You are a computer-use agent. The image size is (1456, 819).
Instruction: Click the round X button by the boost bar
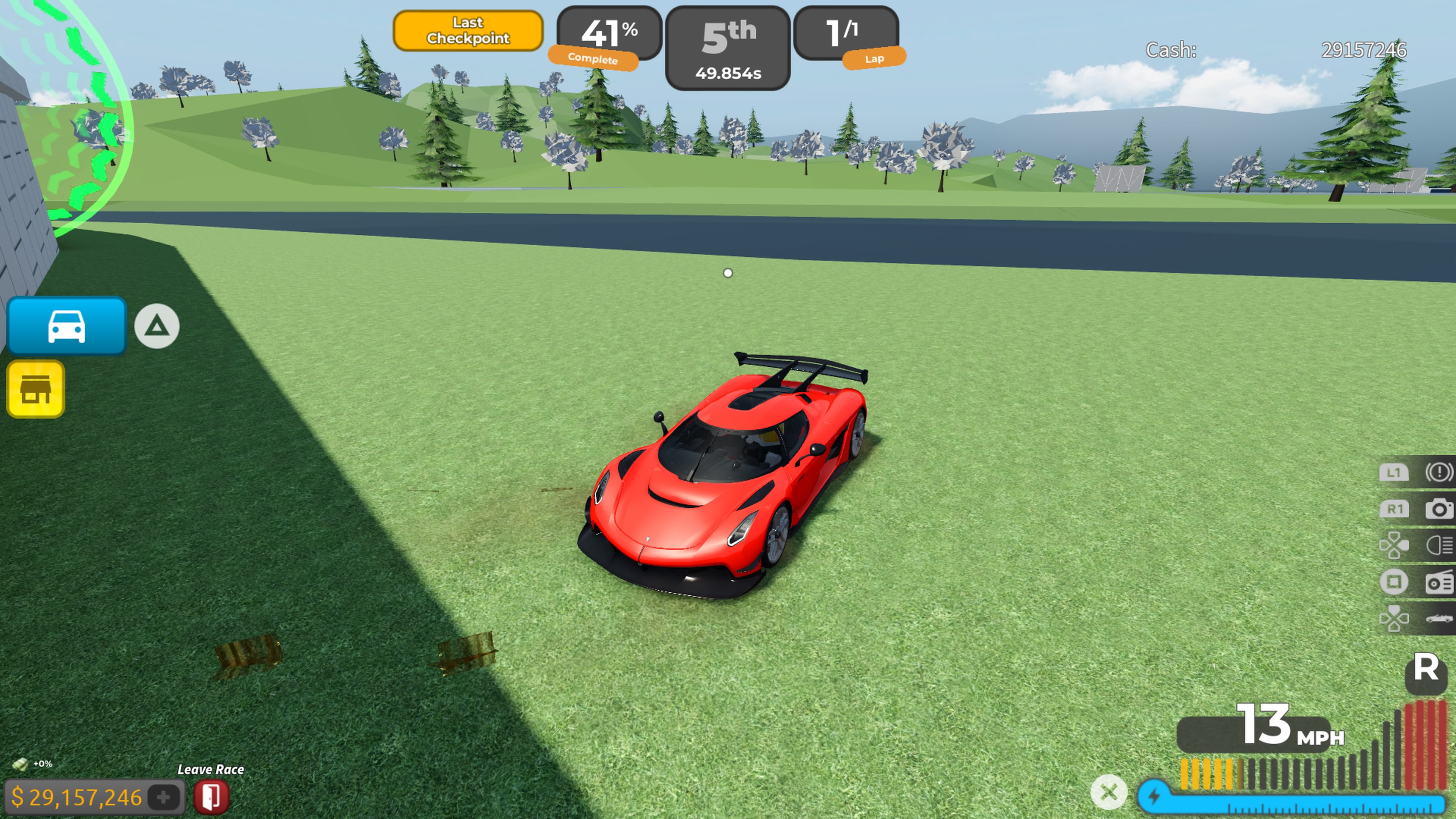point(1108,792)
